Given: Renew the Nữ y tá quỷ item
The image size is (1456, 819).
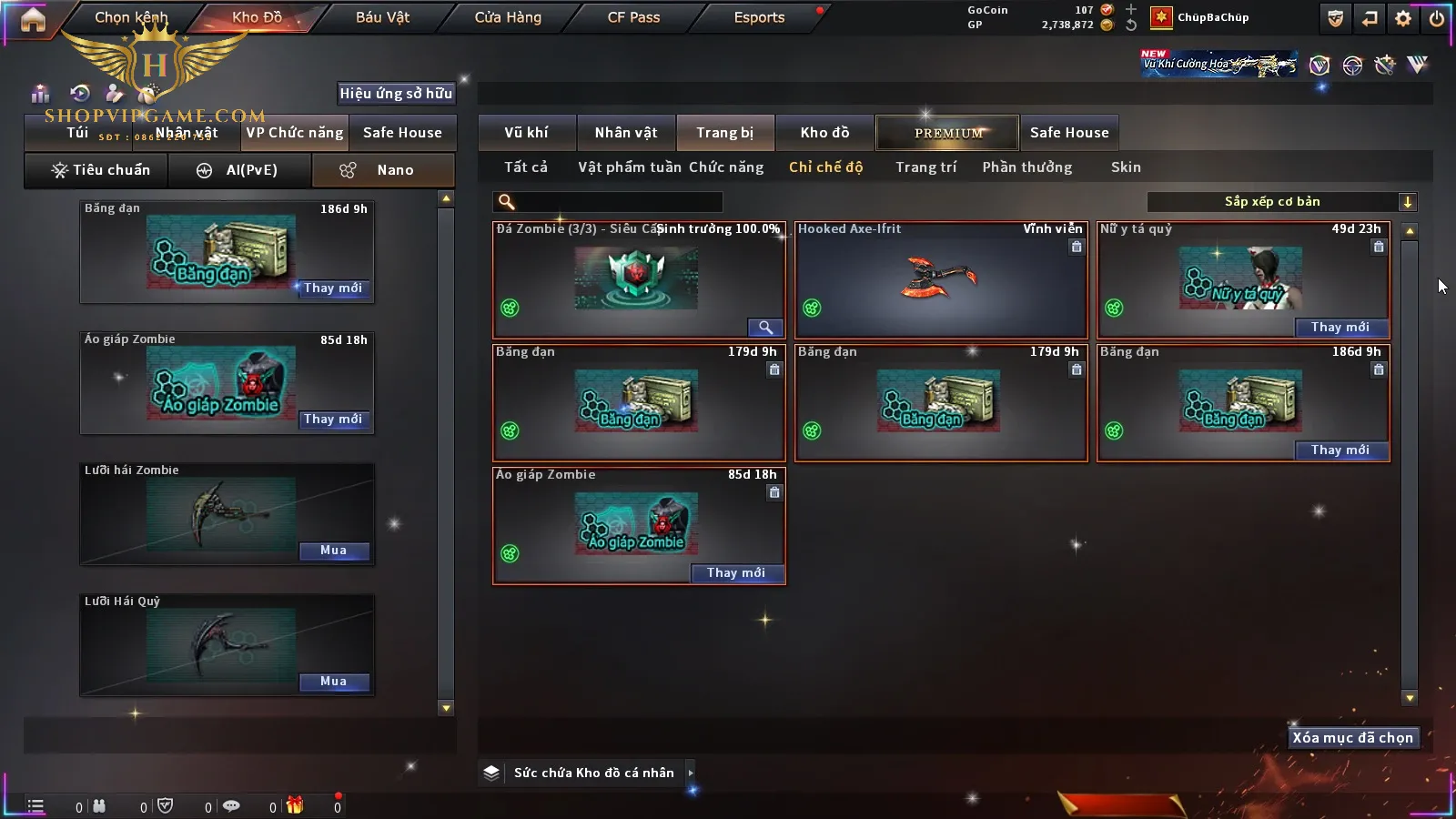Looking at the screenshot, I should tap(1340, 328).
